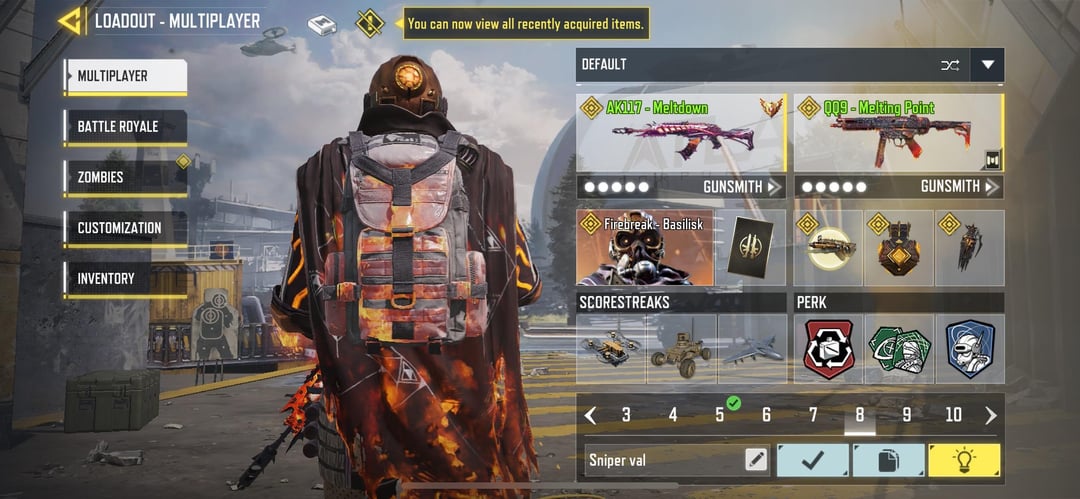Select the Customization tab
Viewport: 1080px width, 499px height.
[x=125, y=228]
